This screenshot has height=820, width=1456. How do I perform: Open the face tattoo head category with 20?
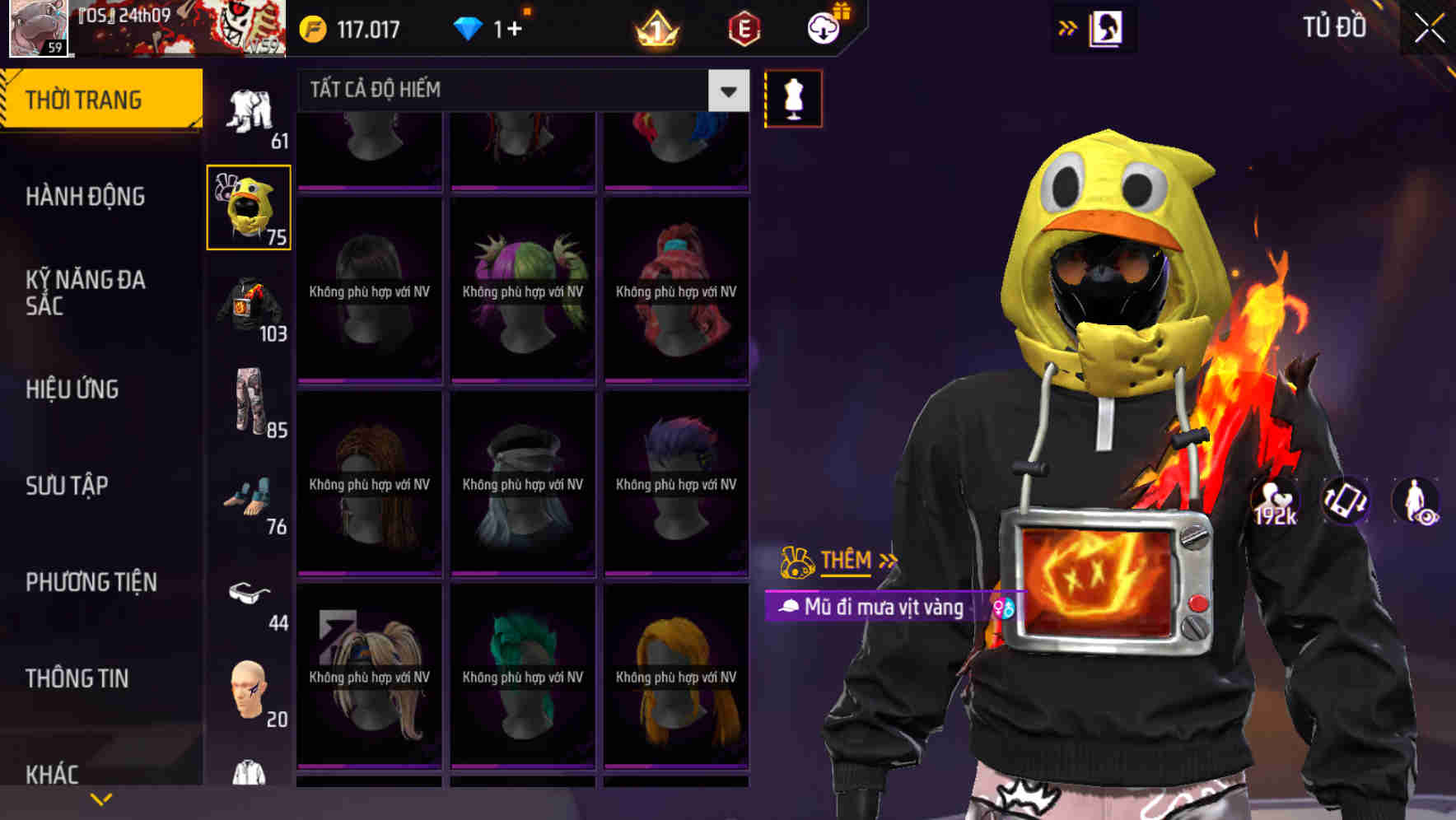[249, 692]
